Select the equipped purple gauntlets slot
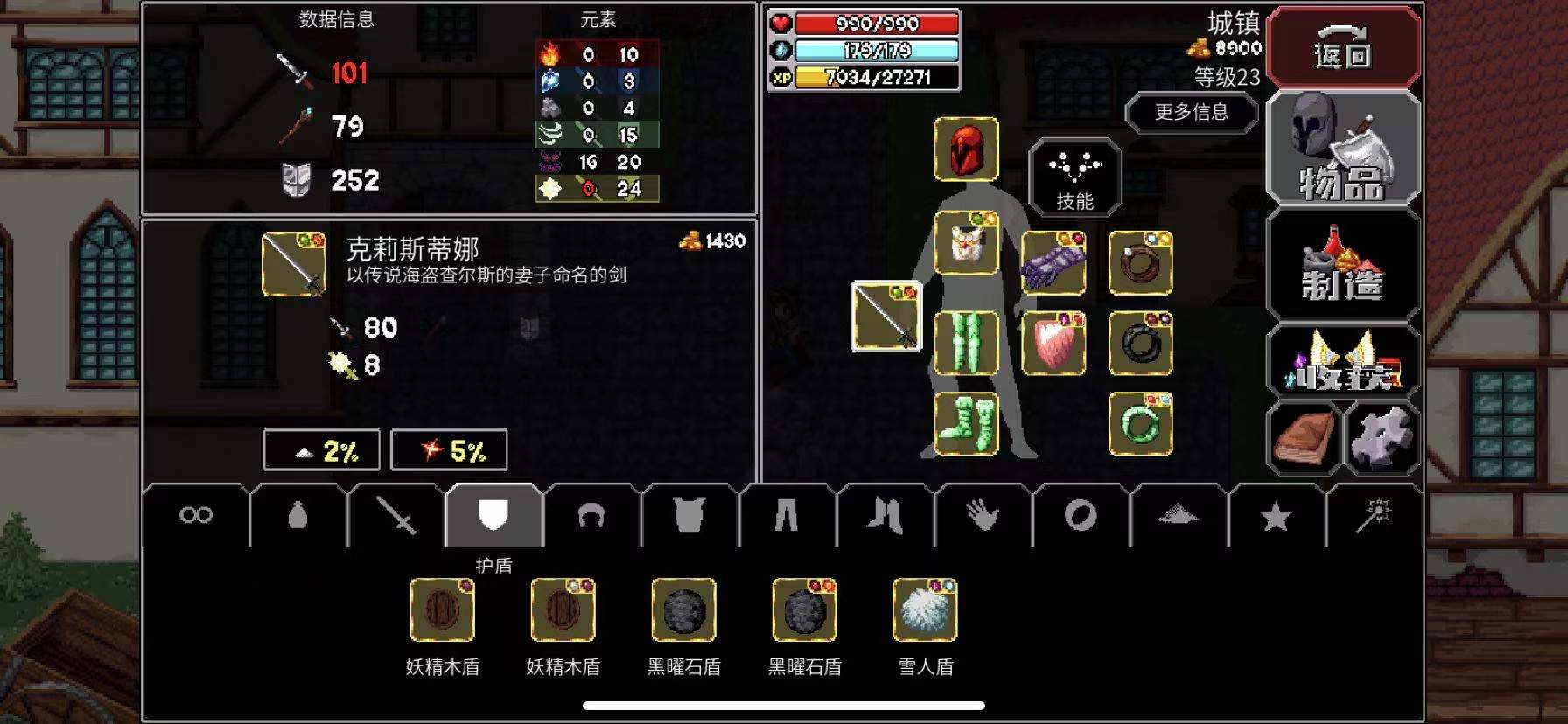Image resolution: width=1568 pixels, height=724 pixels. coord(1053,263)
